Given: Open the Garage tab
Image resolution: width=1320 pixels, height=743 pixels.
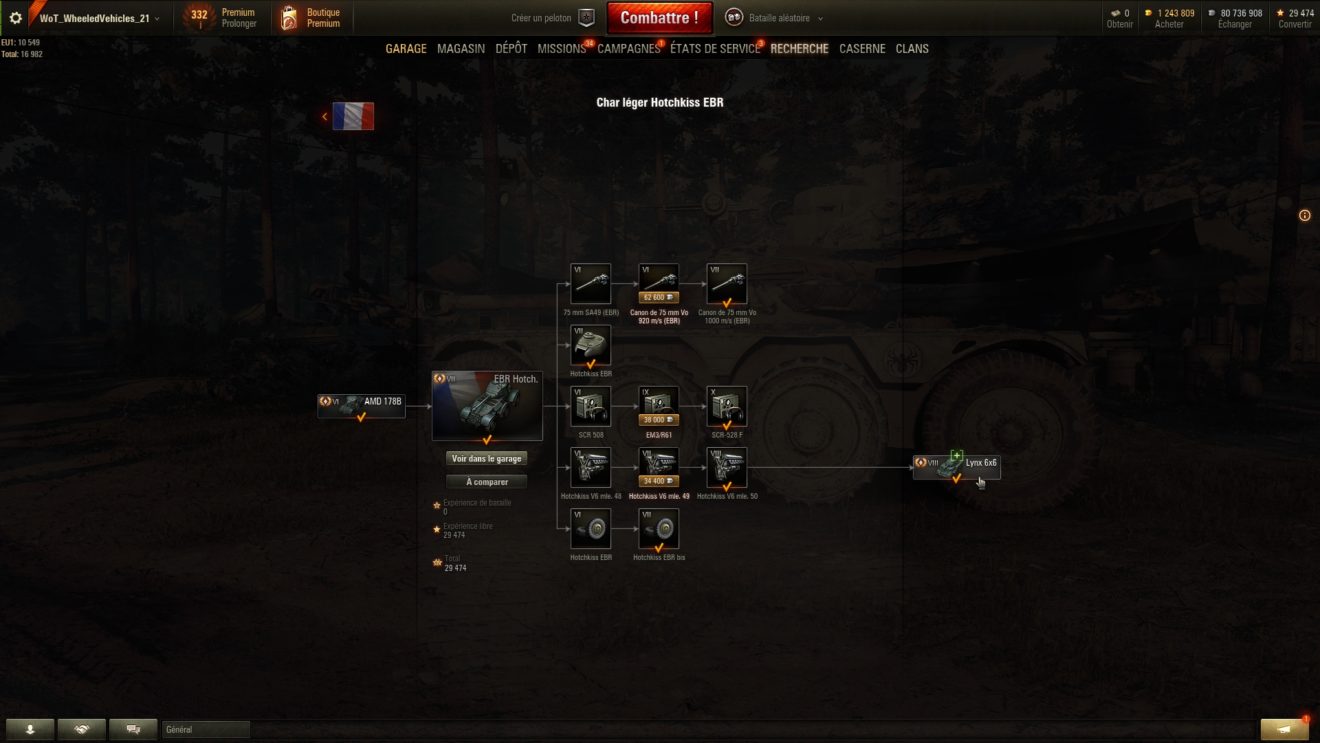Looking at the screenshot, I should click(x=406, y=49).
